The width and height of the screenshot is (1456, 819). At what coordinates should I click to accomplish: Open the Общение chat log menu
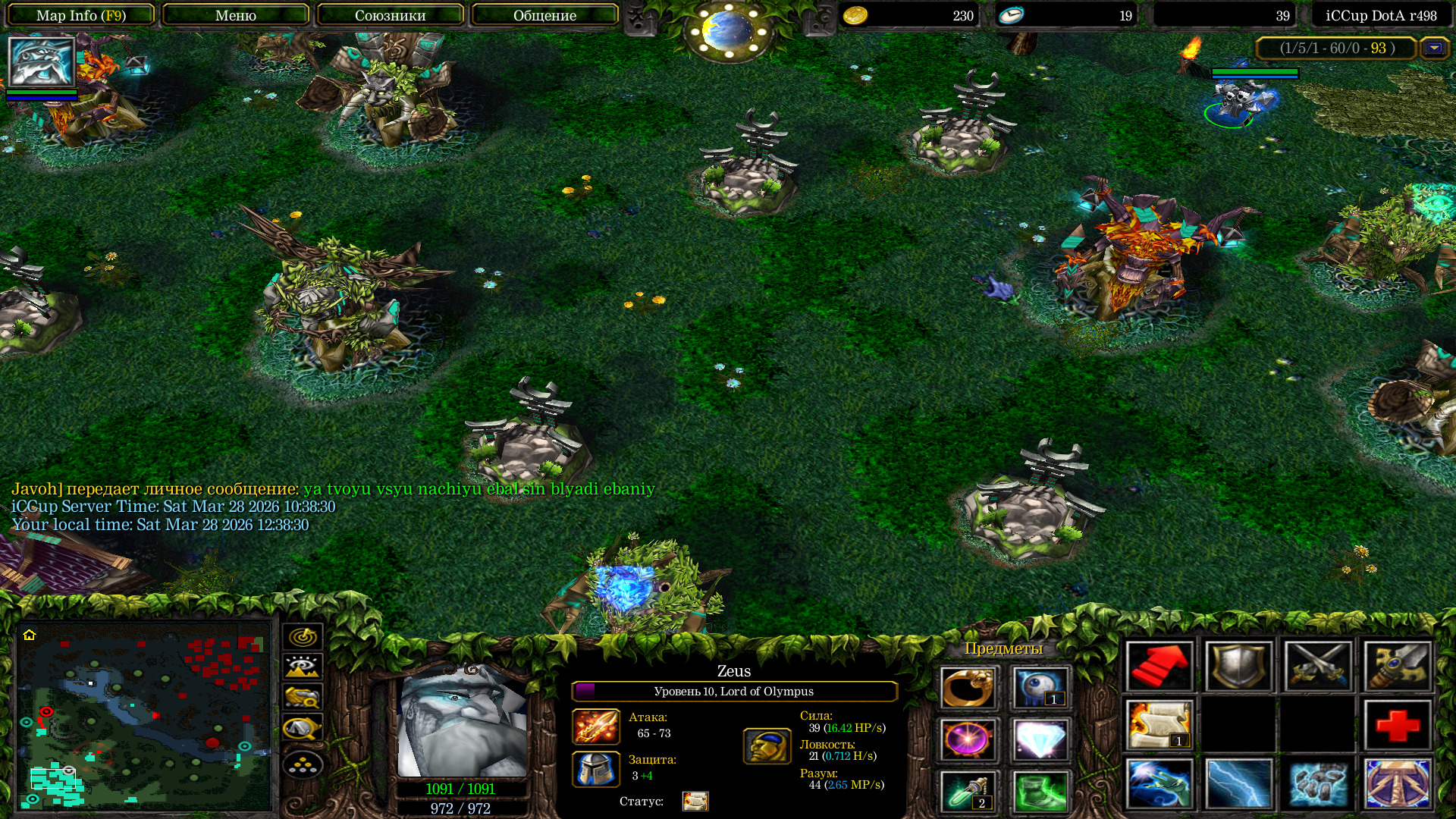tap(544, 15)
